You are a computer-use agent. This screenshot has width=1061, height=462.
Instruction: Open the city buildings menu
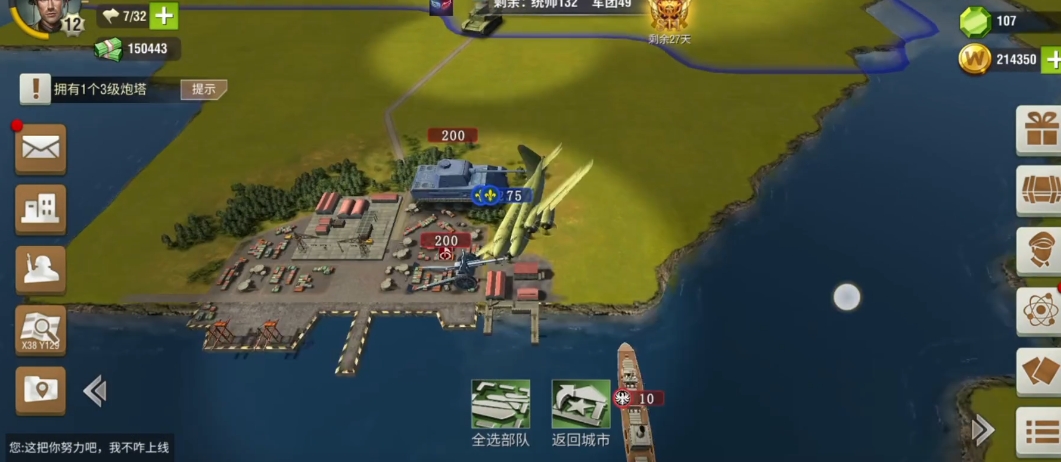click(x=40, y=209)
